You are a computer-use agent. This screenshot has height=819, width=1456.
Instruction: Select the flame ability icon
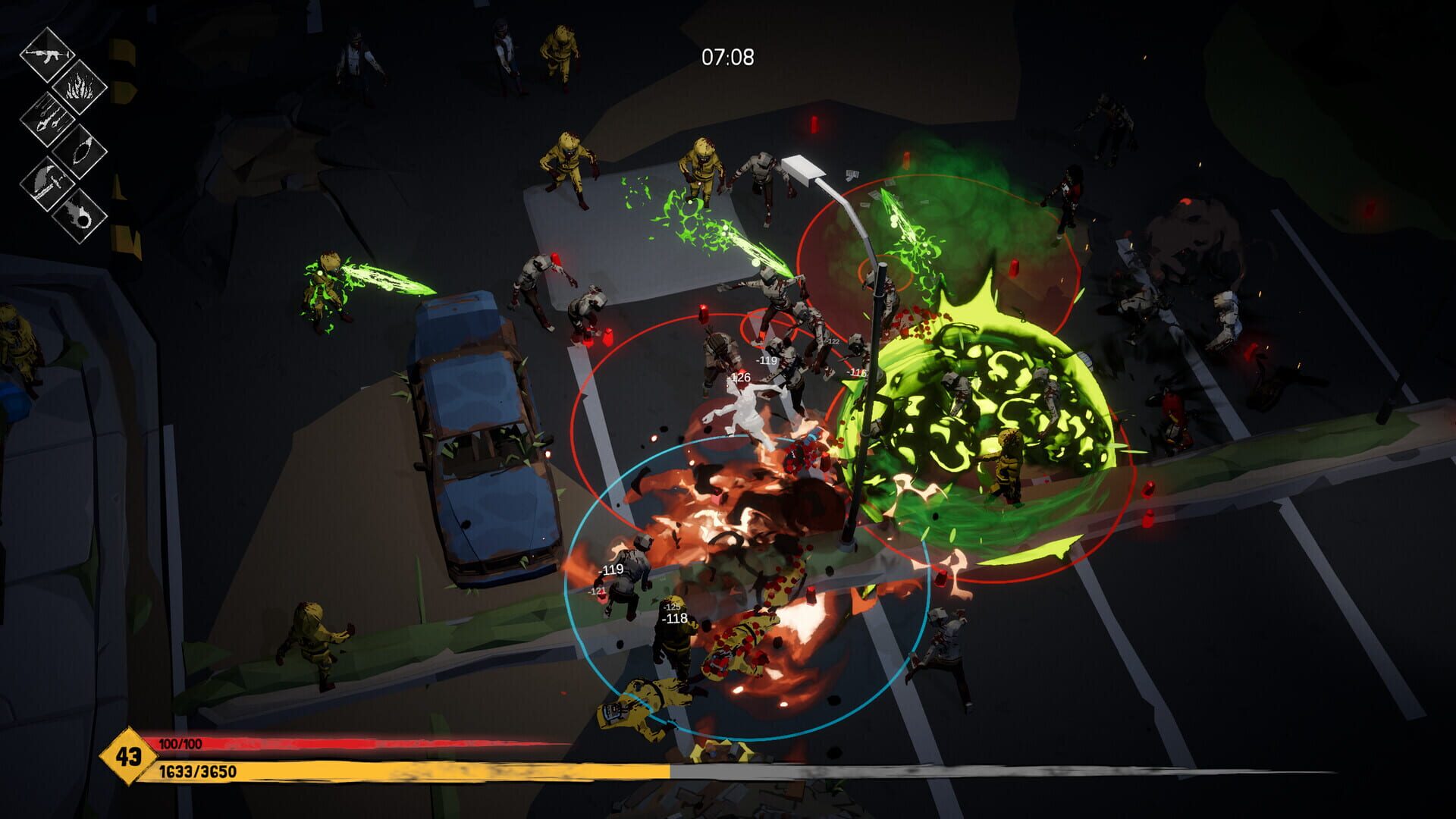81,87
